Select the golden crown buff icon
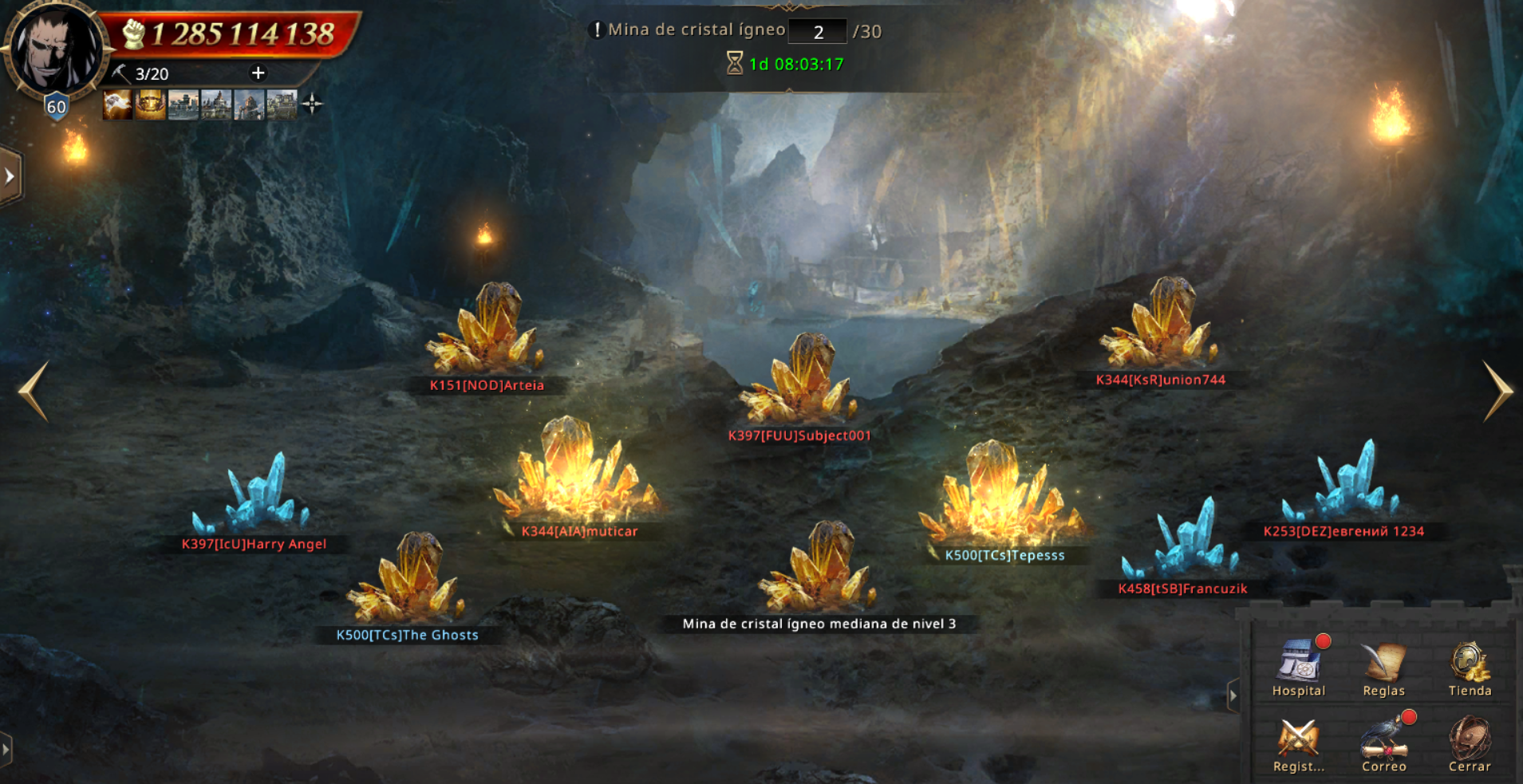 coord(150,104)
